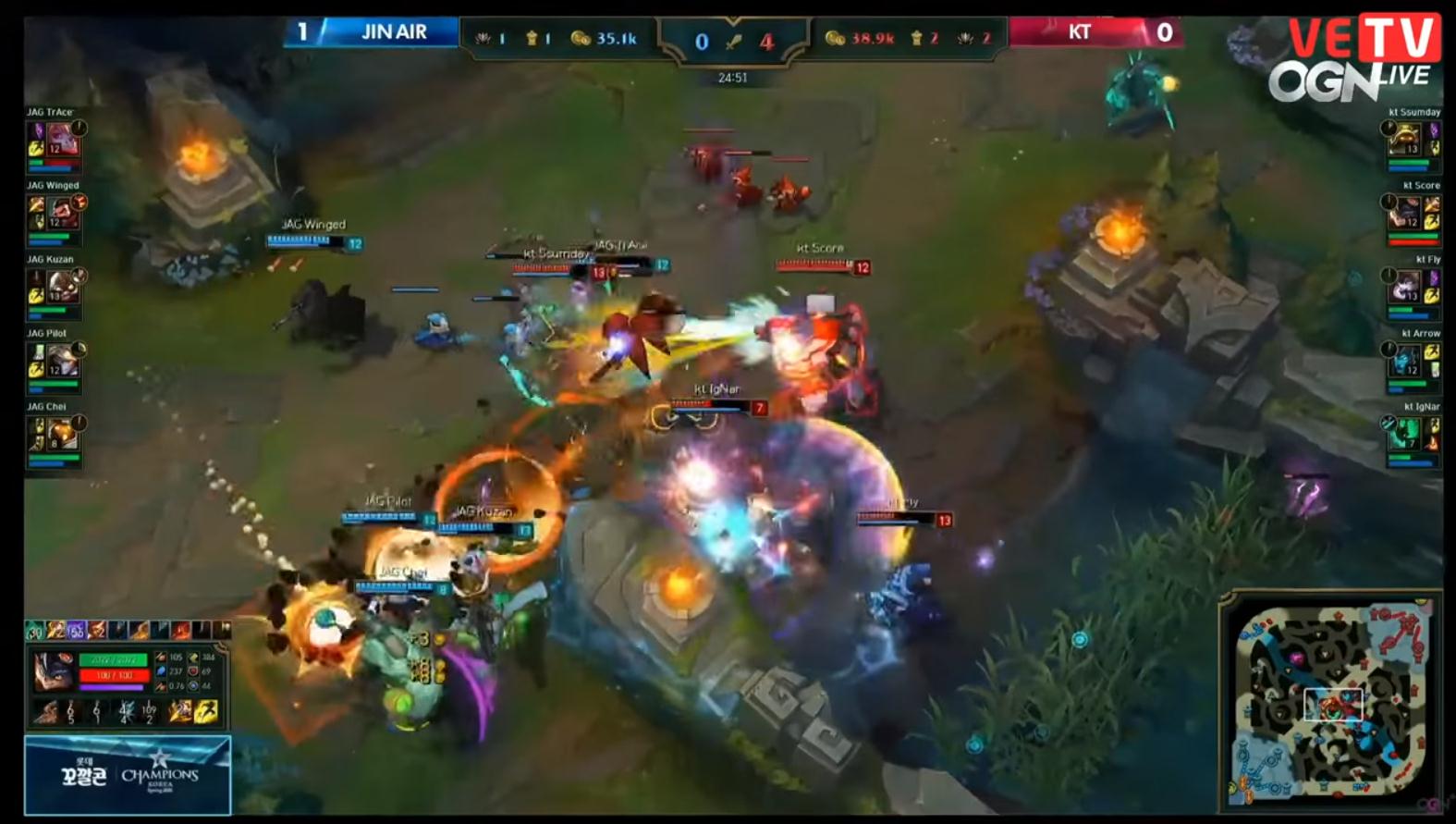Click the armor shield stat icon
The image size is (1456, 824).
[192, 671]
